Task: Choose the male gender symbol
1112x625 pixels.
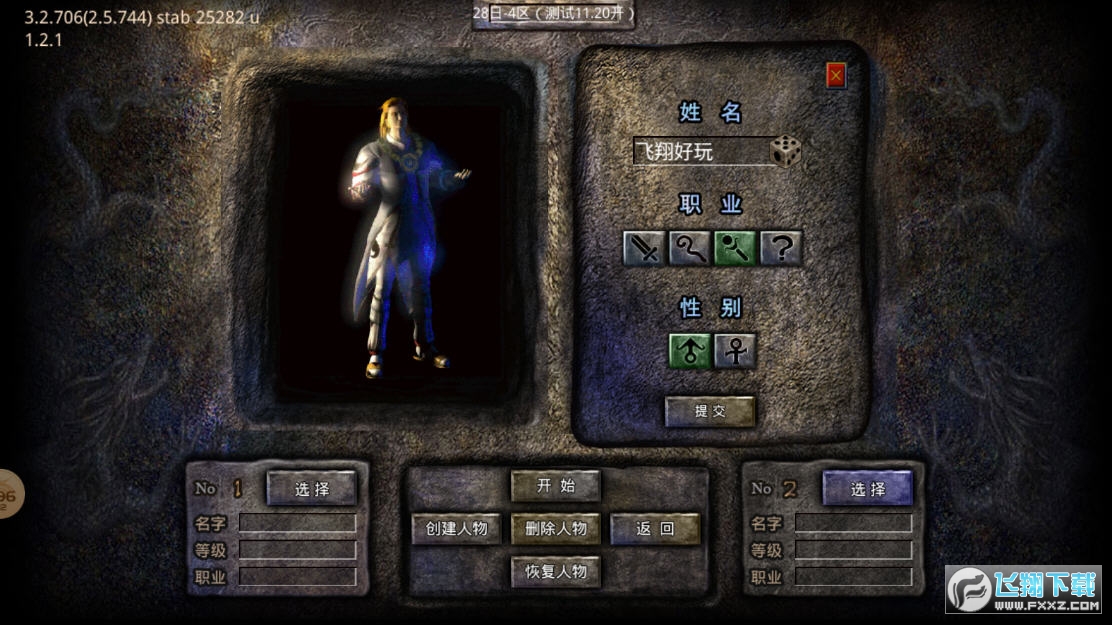Action: coord(690,351)
